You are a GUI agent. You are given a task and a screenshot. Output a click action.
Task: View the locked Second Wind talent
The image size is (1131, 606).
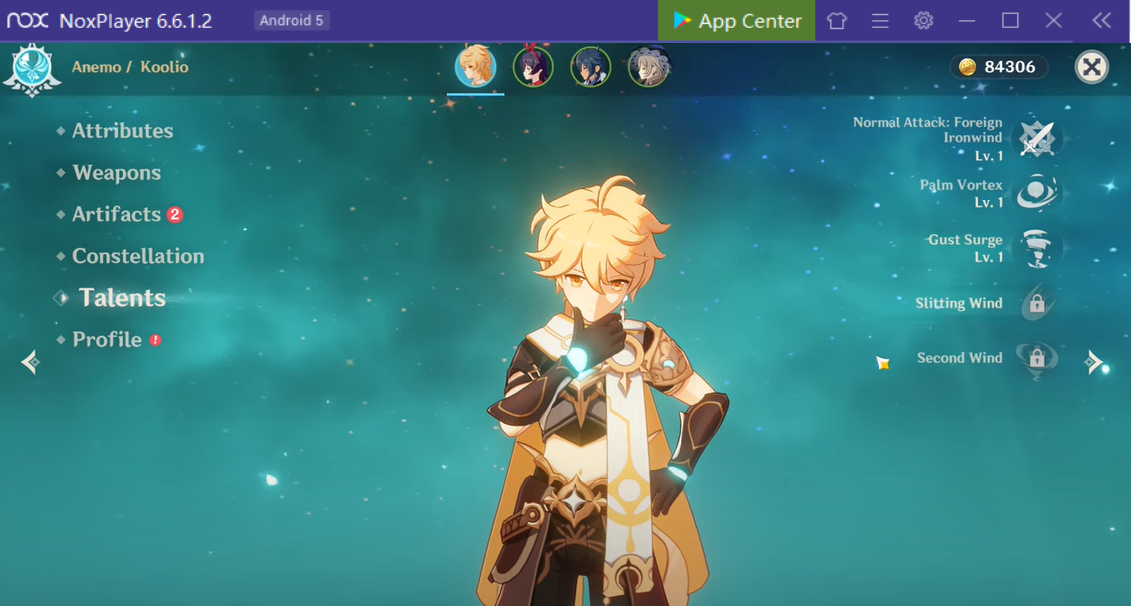tap(1036, 358)
